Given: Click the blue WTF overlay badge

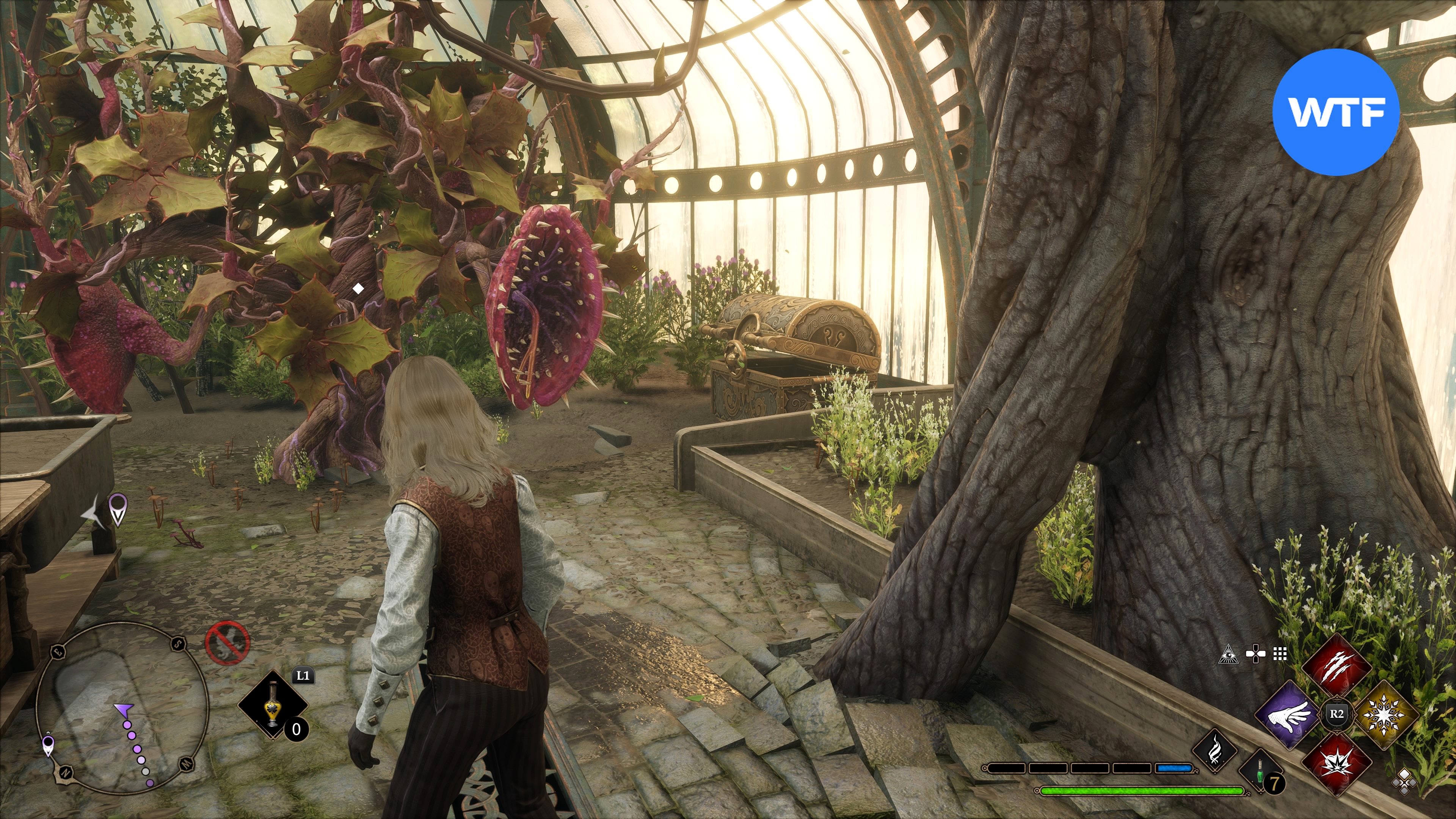Looking at the screenshot, I should 1335,112.
